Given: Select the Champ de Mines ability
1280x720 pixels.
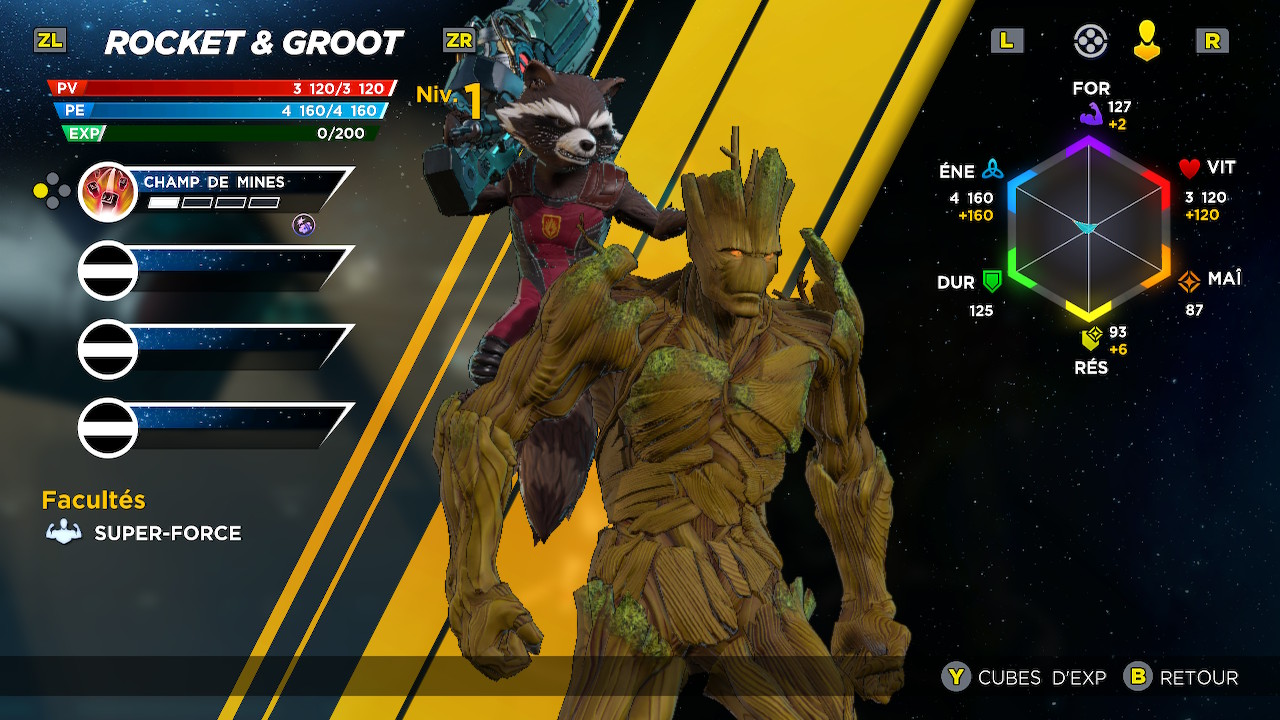Looking at the screenshot, I should click(215, 191).
